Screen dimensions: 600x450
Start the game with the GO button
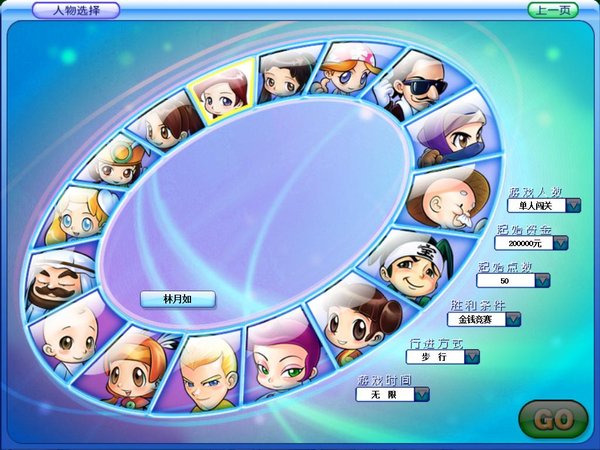[553, 420]
